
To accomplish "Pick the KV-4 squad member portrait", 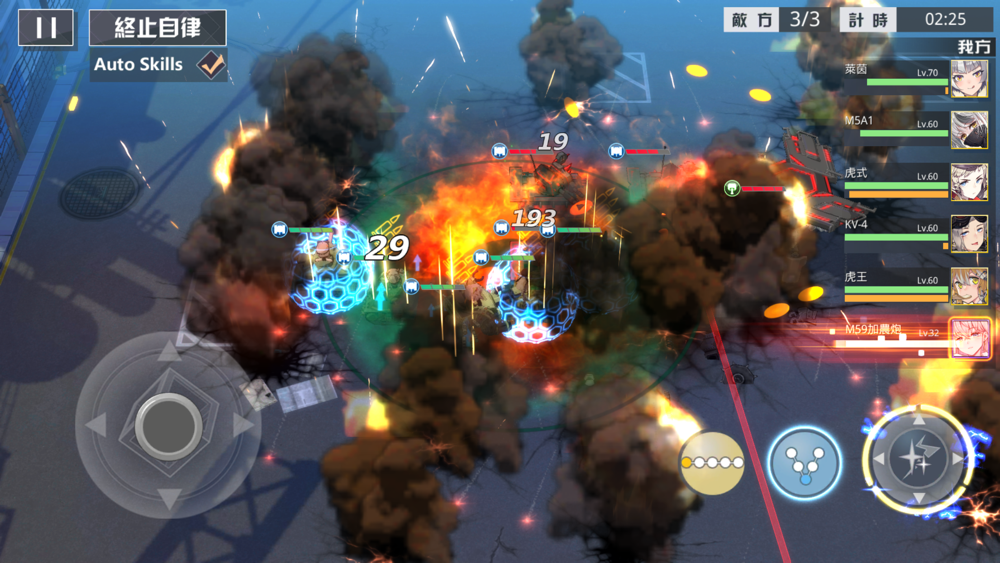I will click(x=968, y=234).
